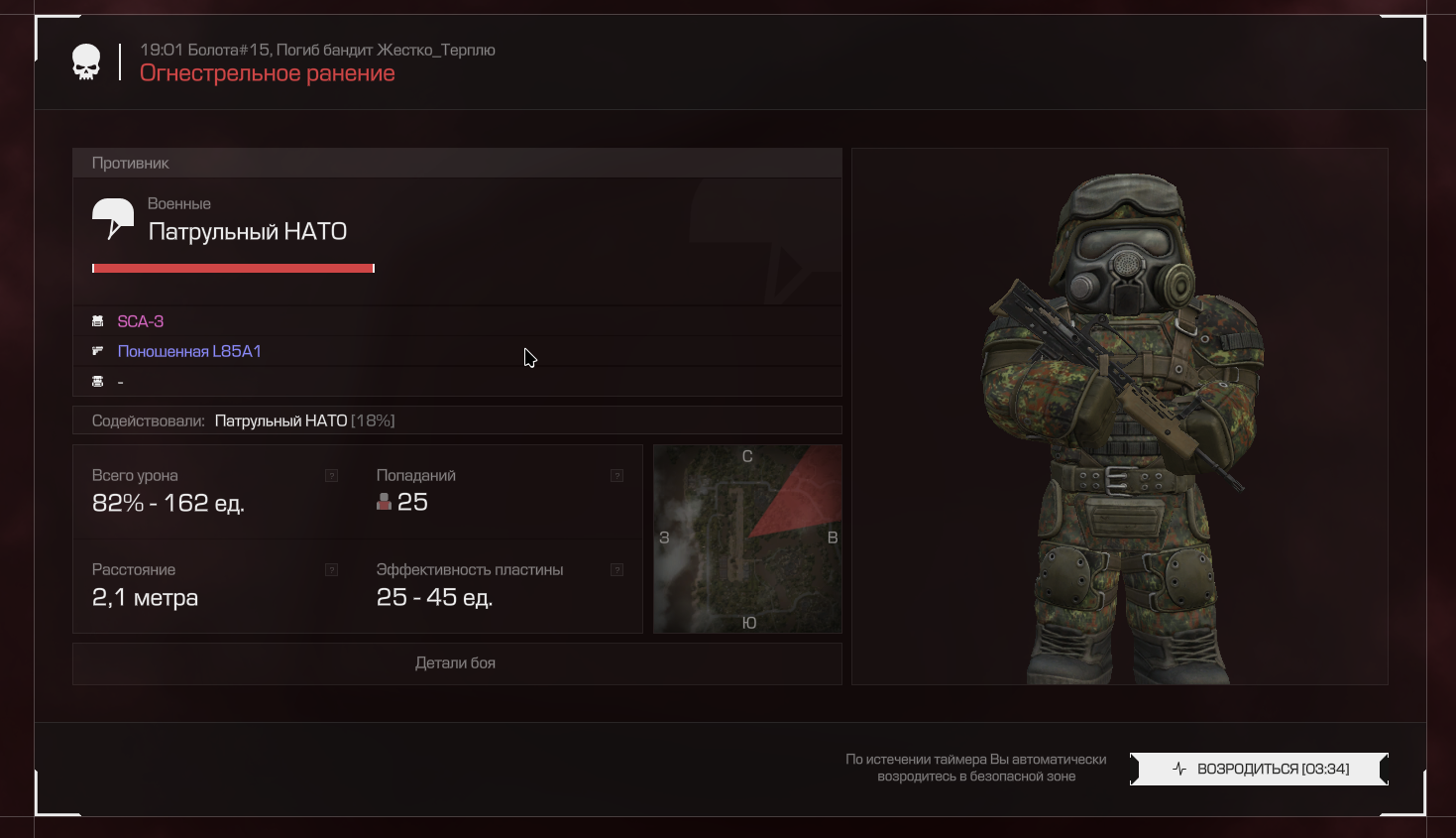Show help for Всего урона stat
The image size is (1456, 838).
pos(332,476)
